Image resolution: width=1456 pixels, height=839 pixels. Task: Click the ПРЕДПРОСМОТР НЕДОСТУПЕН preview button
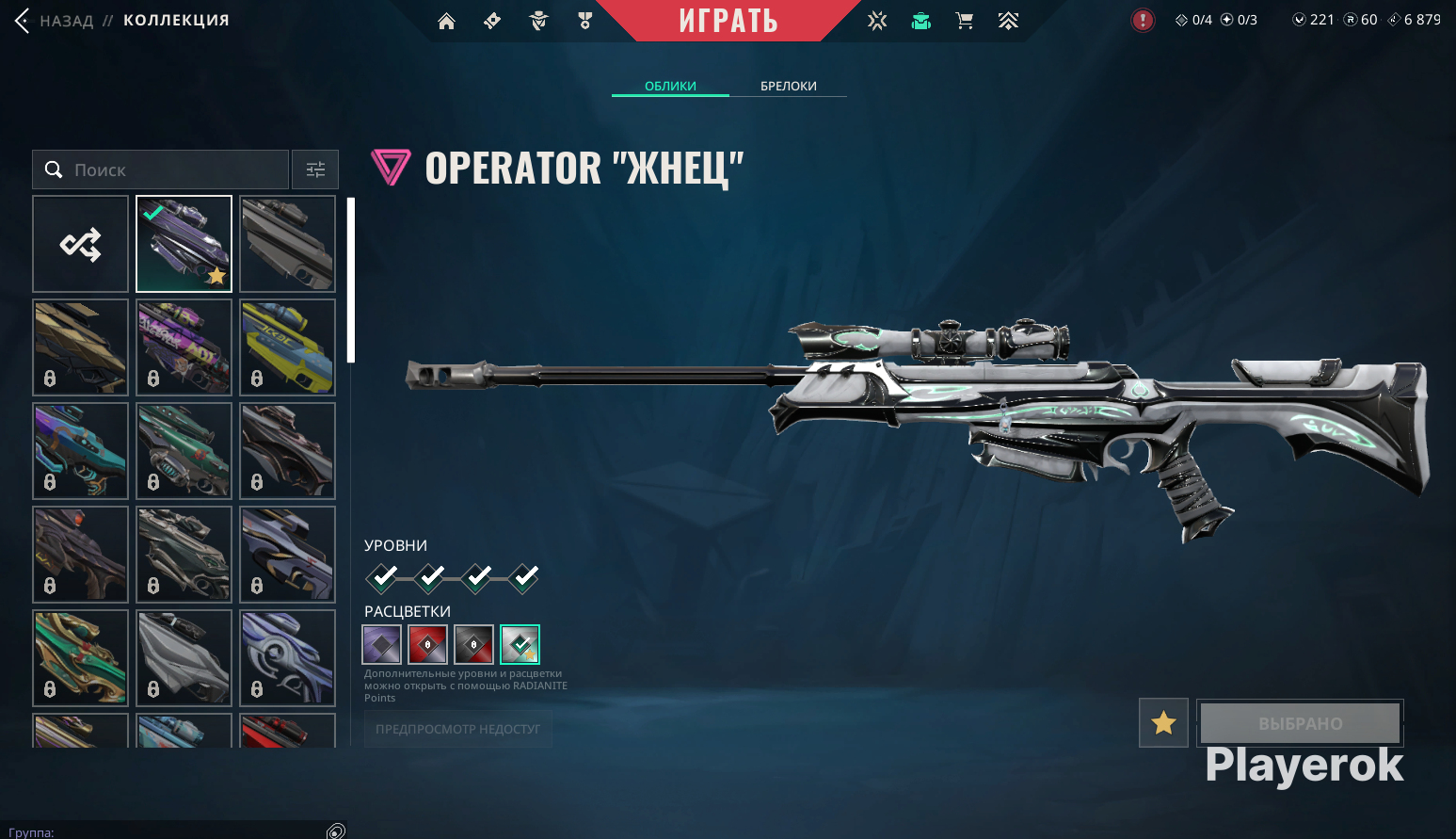tap(457, 729)
